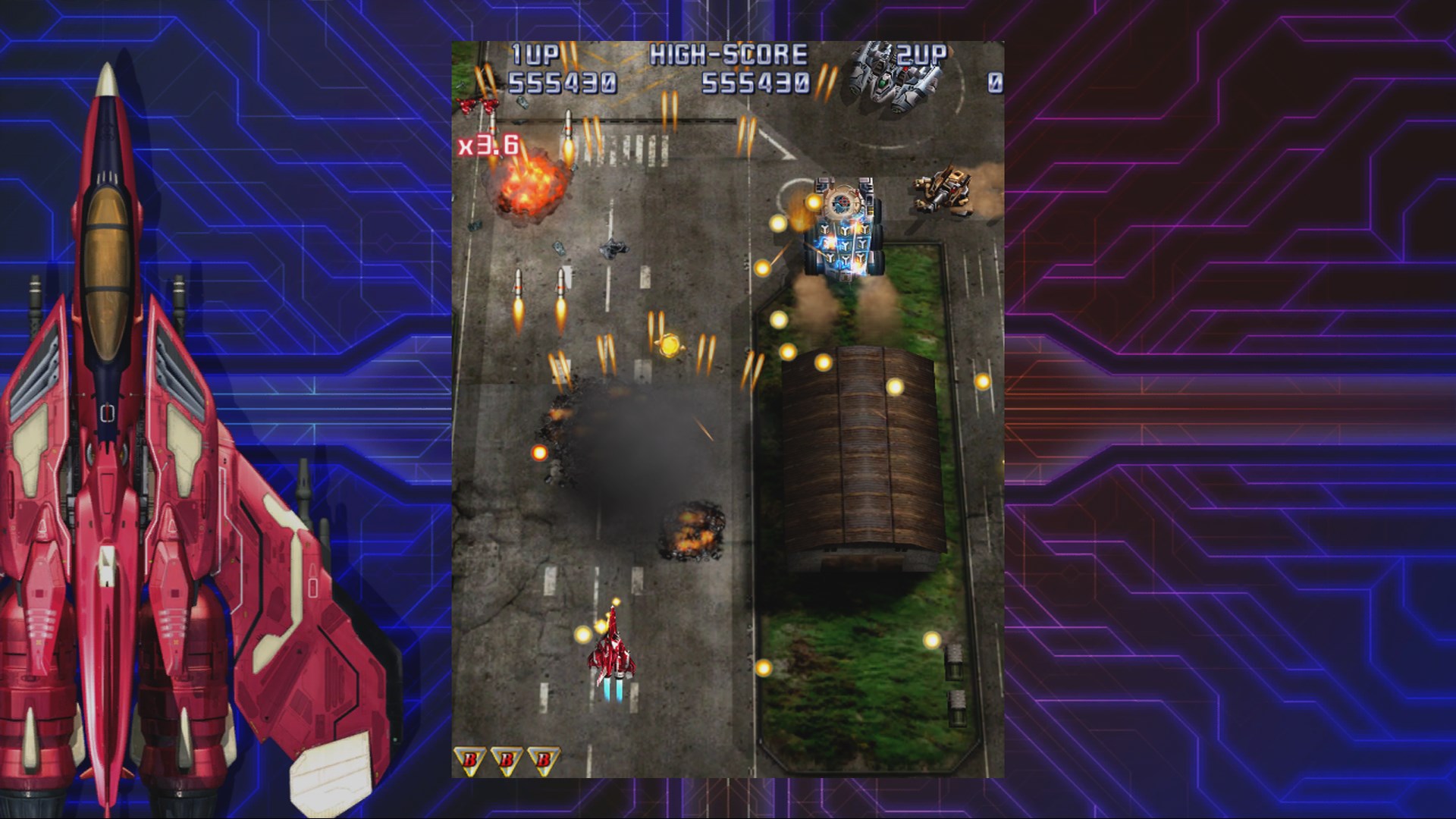Click the armored enemy truck on grass
This screenshot has height=819, width=1456.
[842, 235]
